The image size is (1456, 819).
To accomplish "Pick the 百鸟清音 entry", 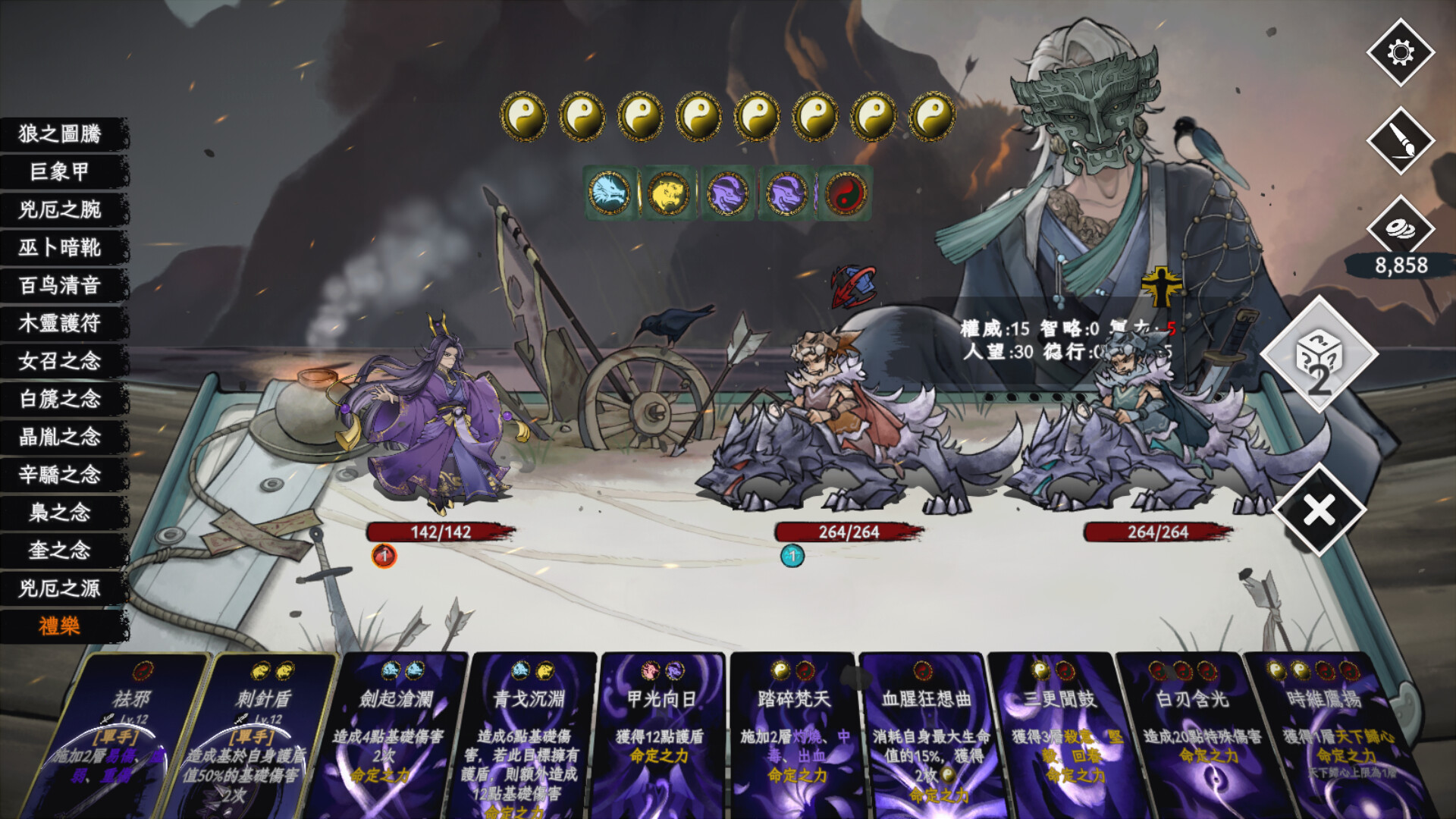I will point(61,286).
